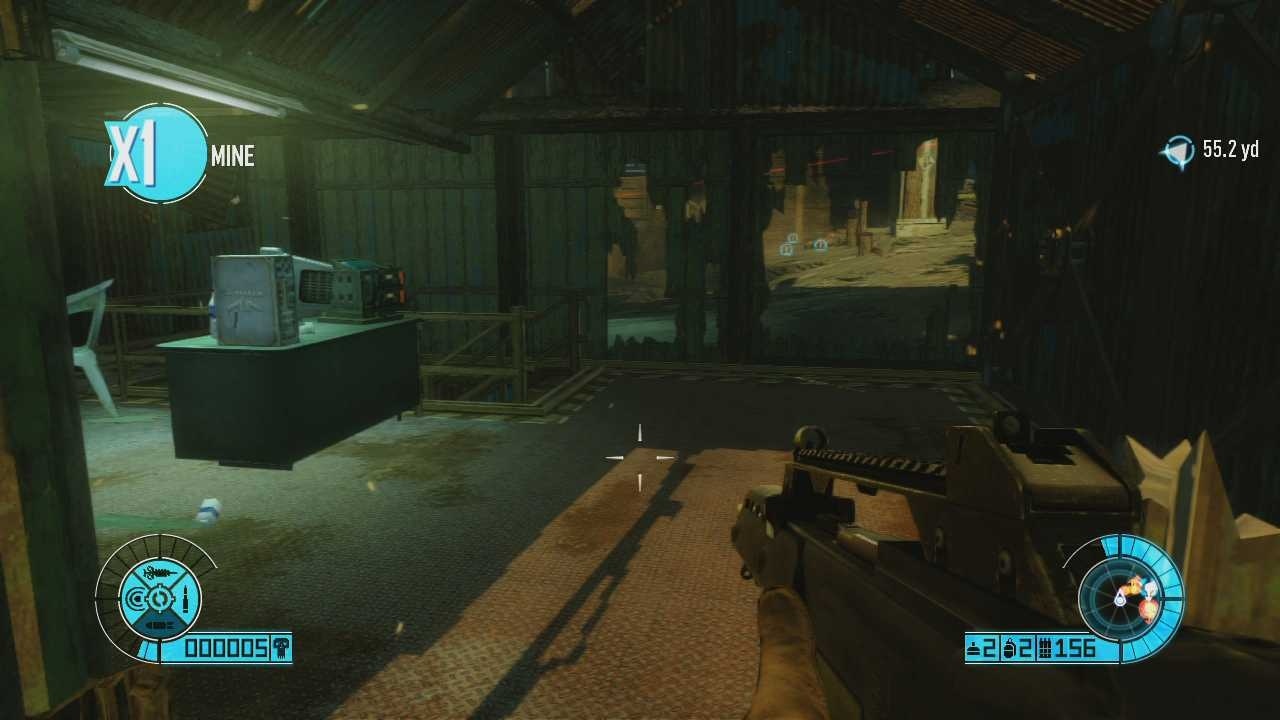
Task: Click the shell icon at the wheel bottom
Action: pyautogui.click(x=160, y=622)
